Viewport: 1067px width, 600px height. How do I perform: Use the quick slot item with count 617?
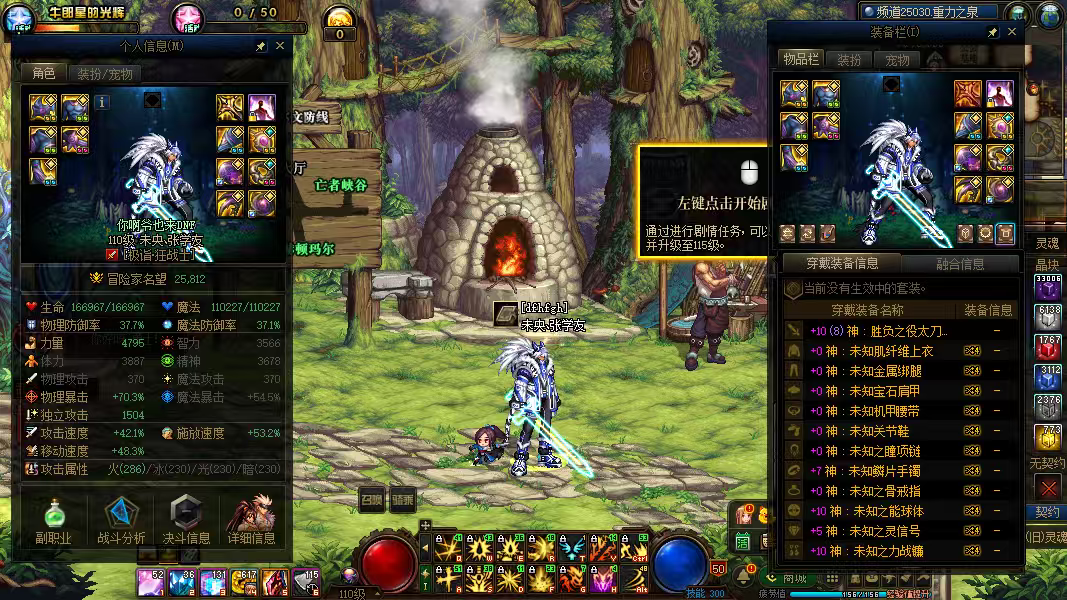[x=245, y=580]
